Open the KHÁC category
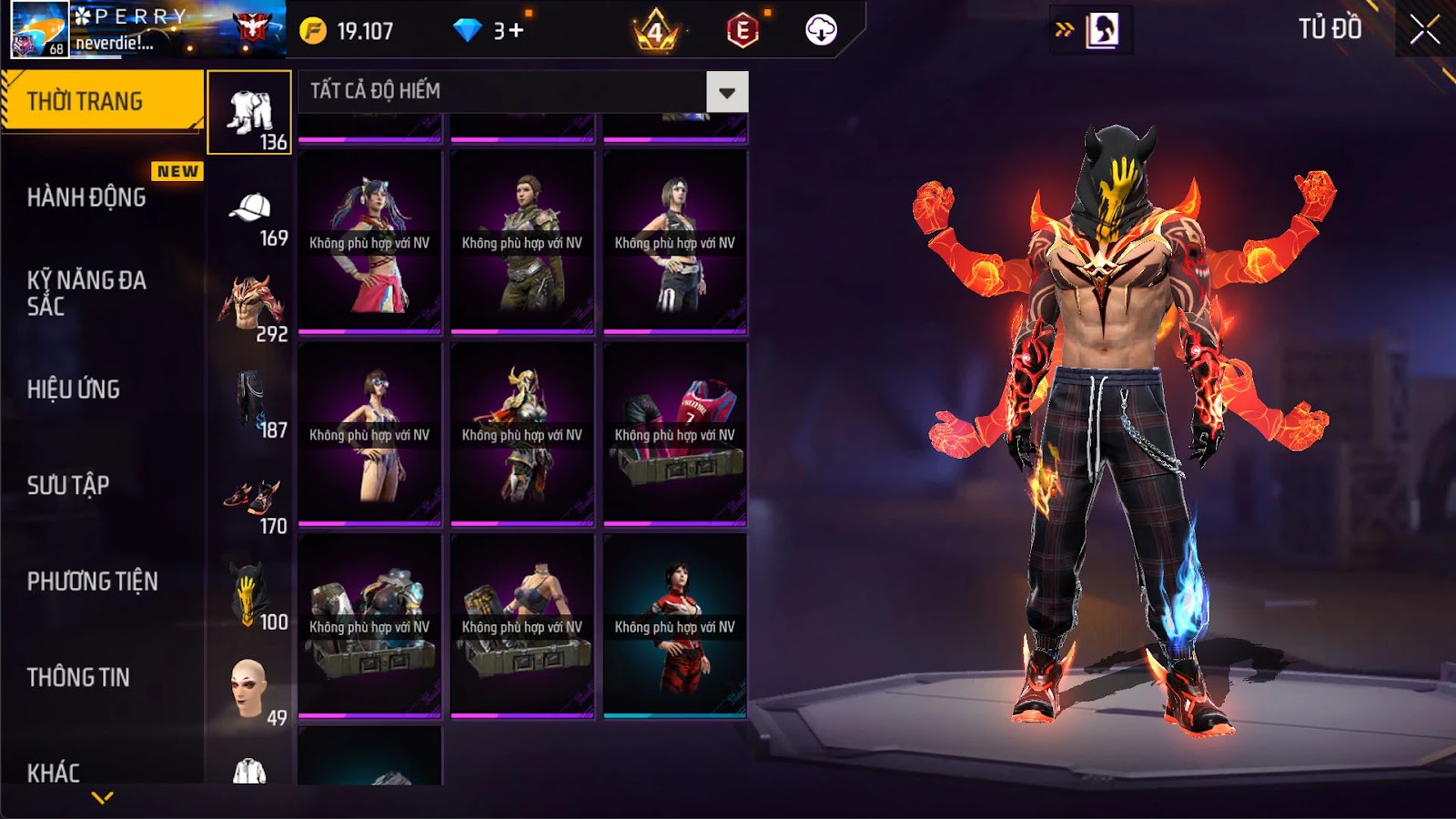This screenshot has width=1456, height=819. click(x=54, y=773)
